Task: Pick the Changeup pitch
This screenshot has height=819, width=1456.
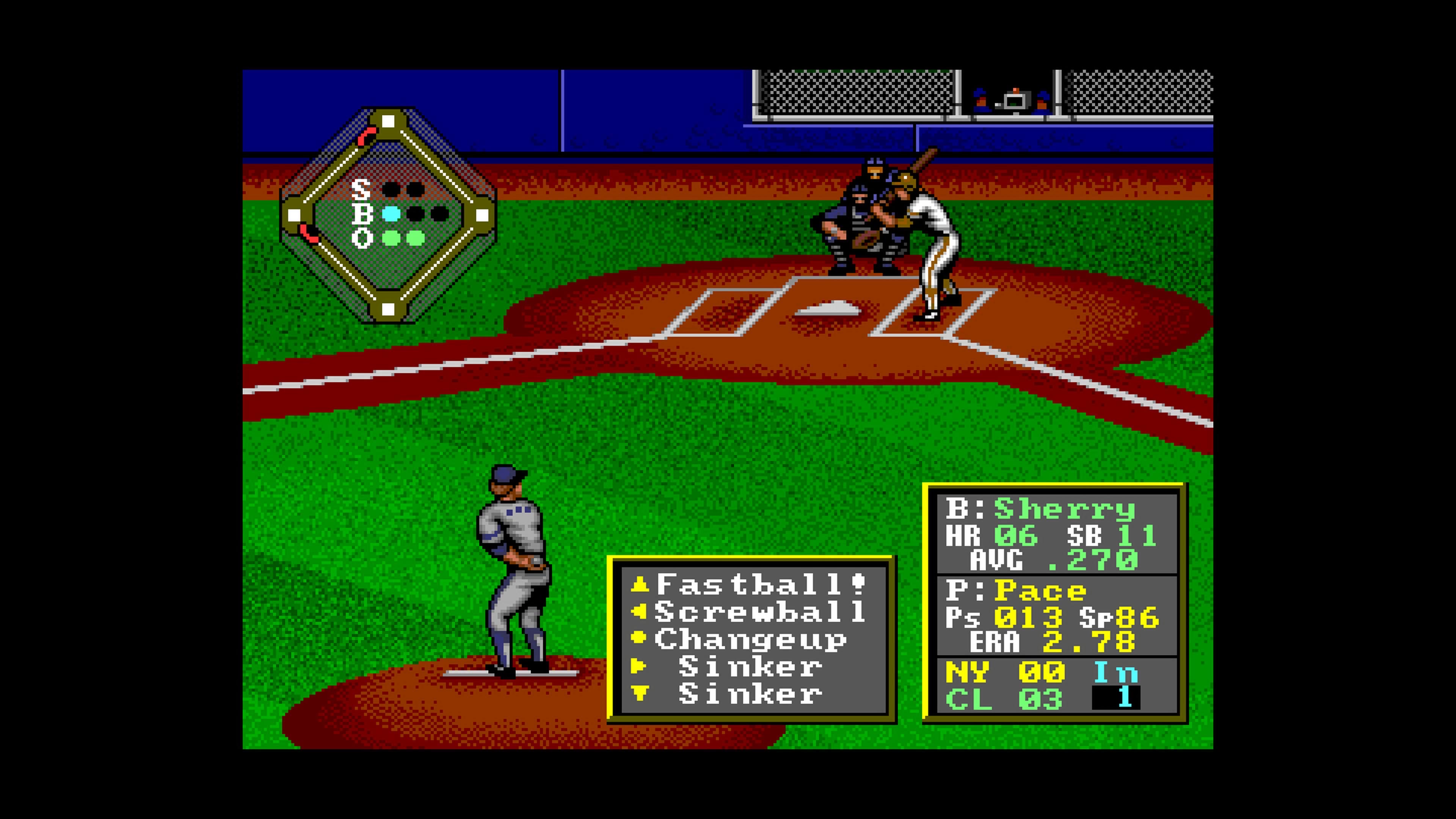Action: [x=750, y=639]
